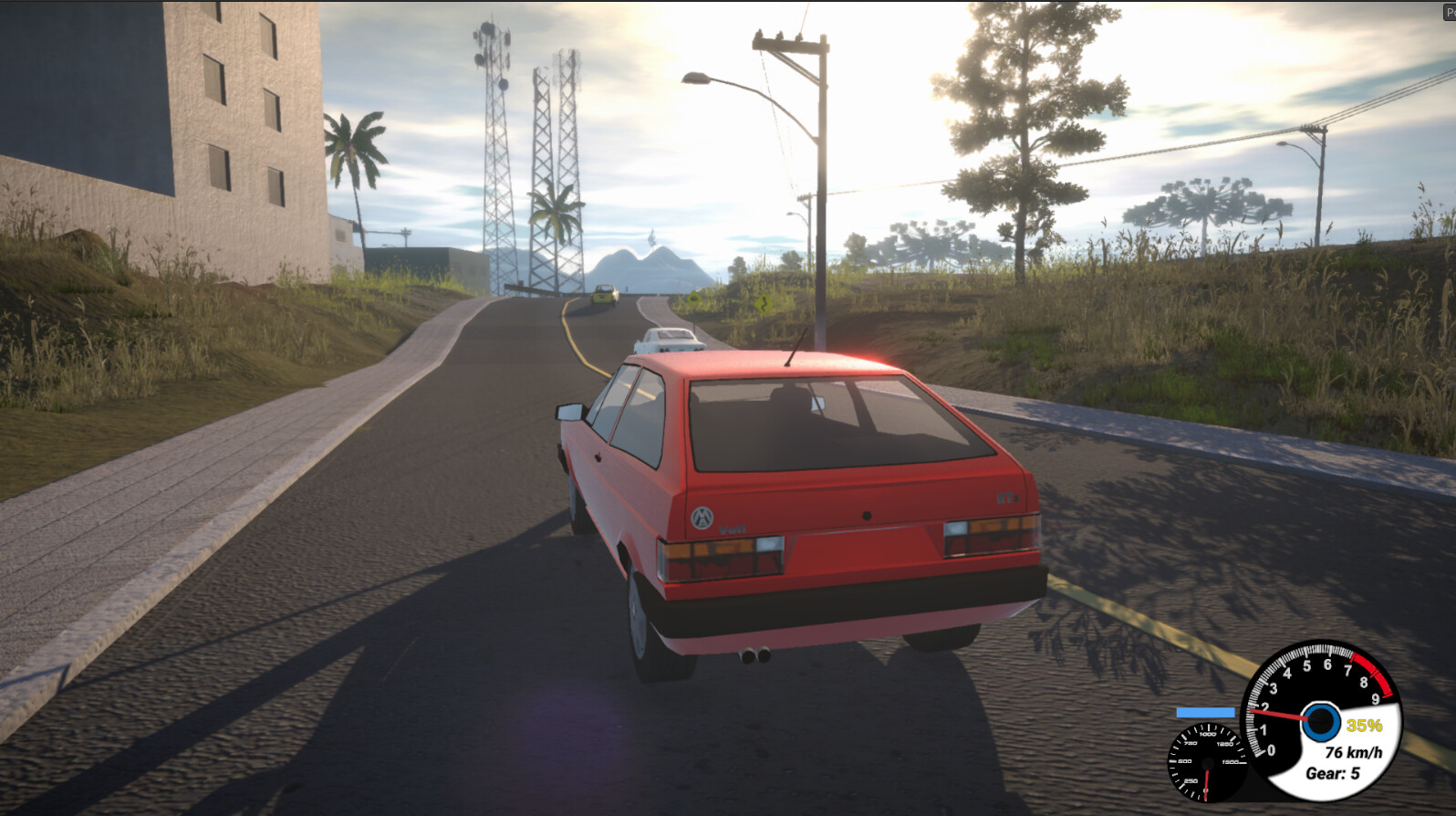Click the red needle of the small gauge

pyautogui.click(x=1206, y=783)
